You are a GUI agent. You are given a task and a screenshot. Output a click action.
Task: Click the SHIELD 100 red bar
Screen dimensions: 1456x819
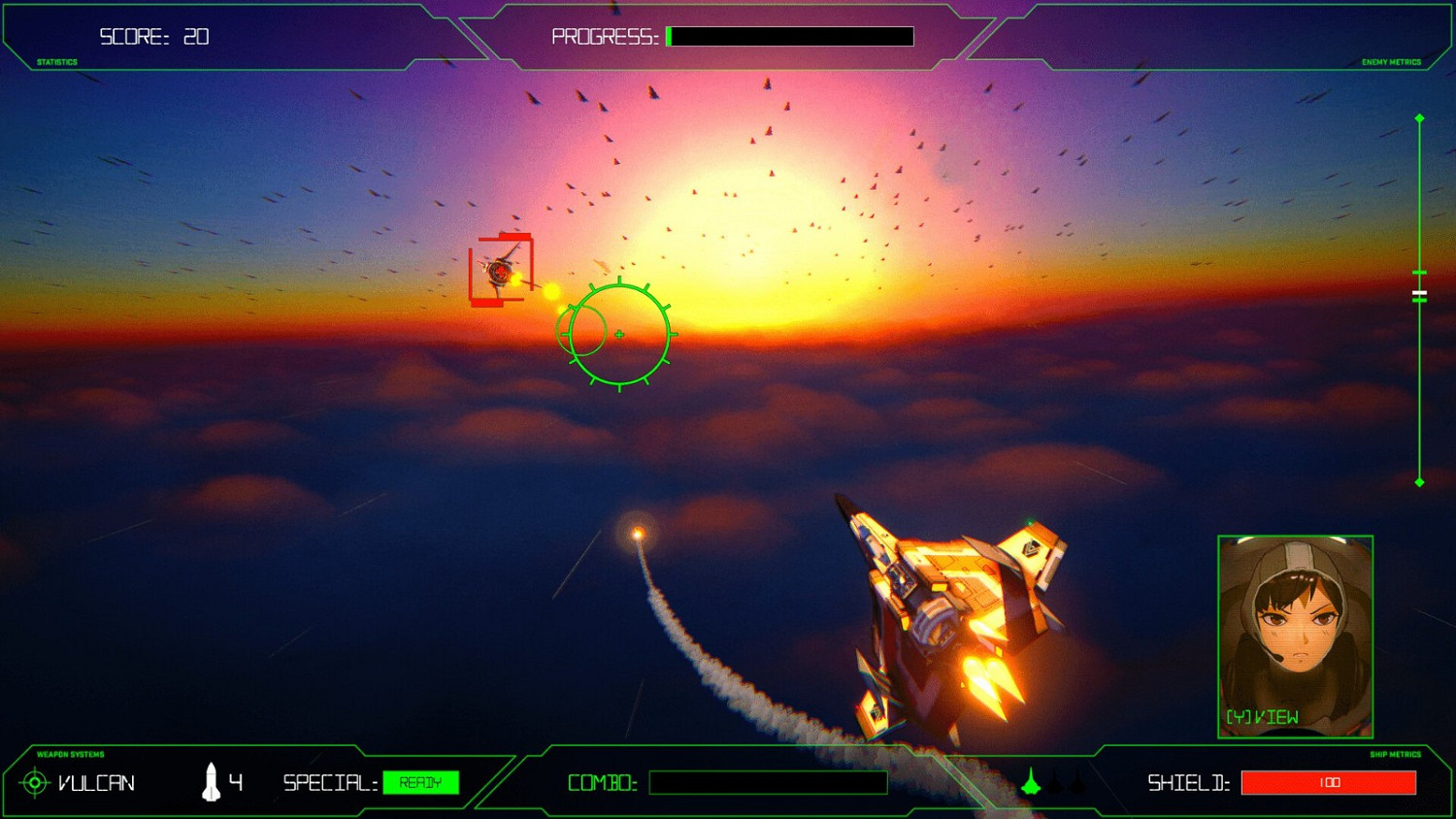coord(1328,782)
